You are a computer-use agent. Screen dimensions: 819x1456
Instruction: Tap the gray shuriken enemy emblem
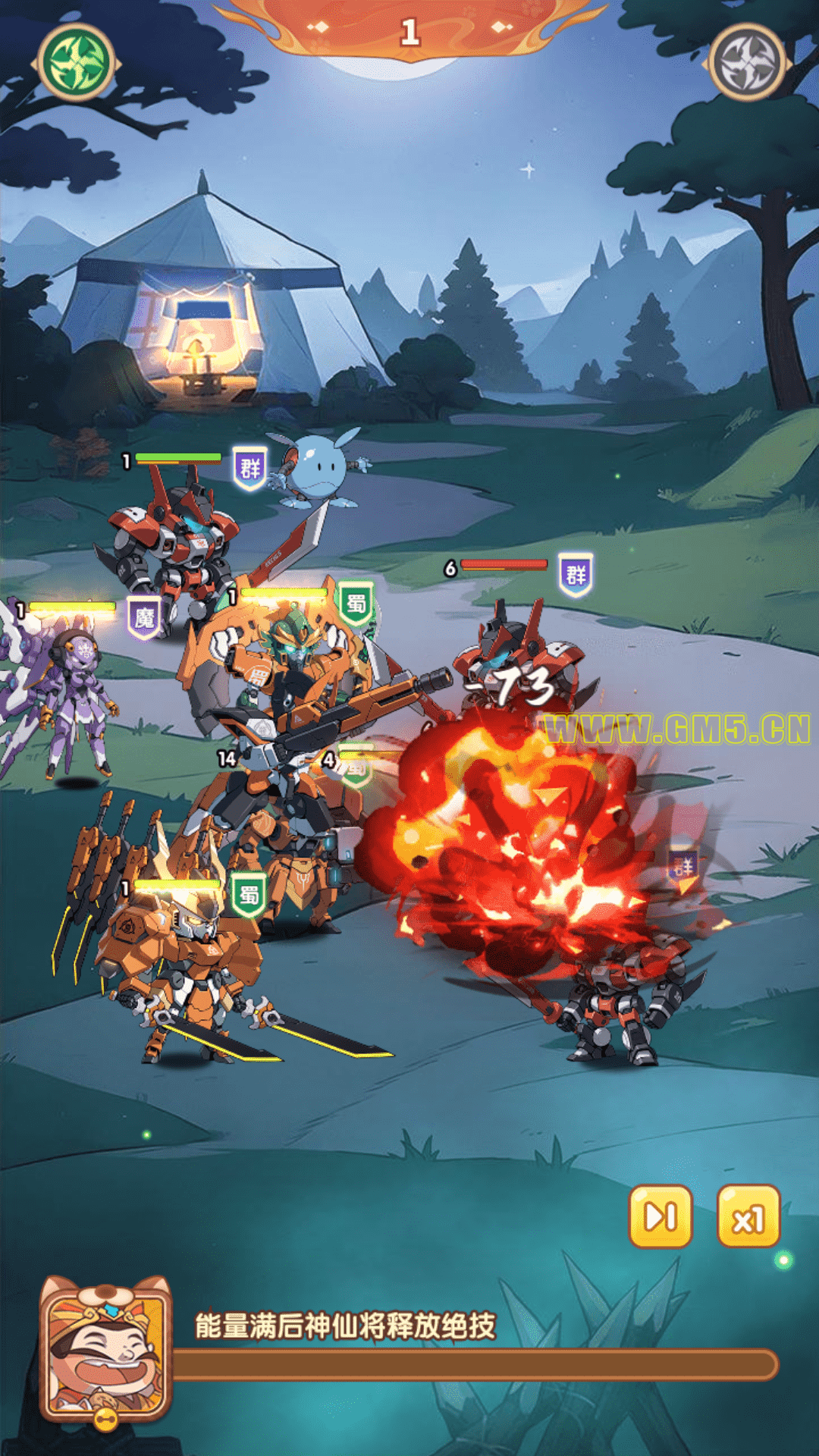[748, 63]
